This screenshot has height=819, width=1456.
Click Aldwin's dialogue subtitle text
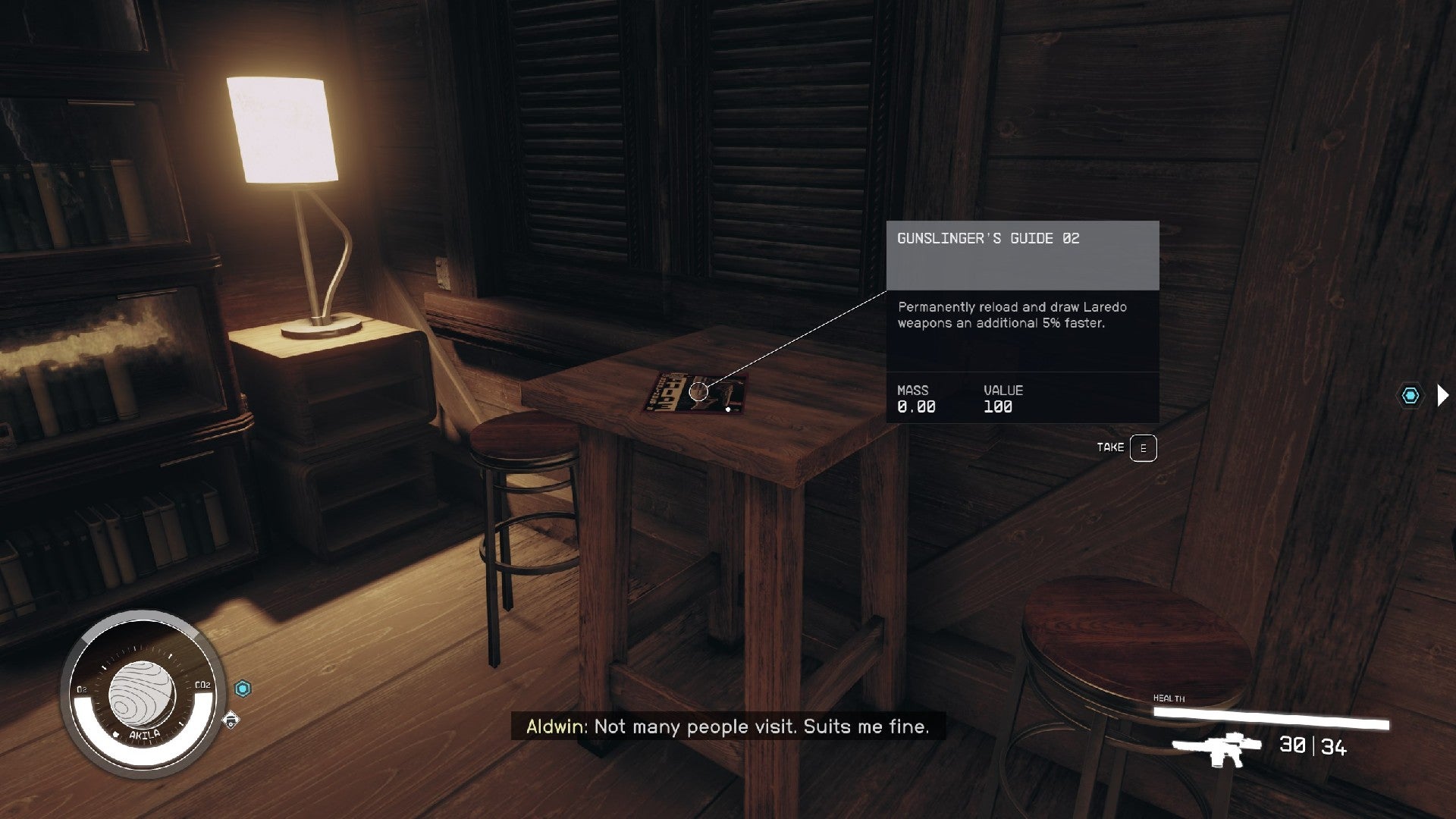728,726
